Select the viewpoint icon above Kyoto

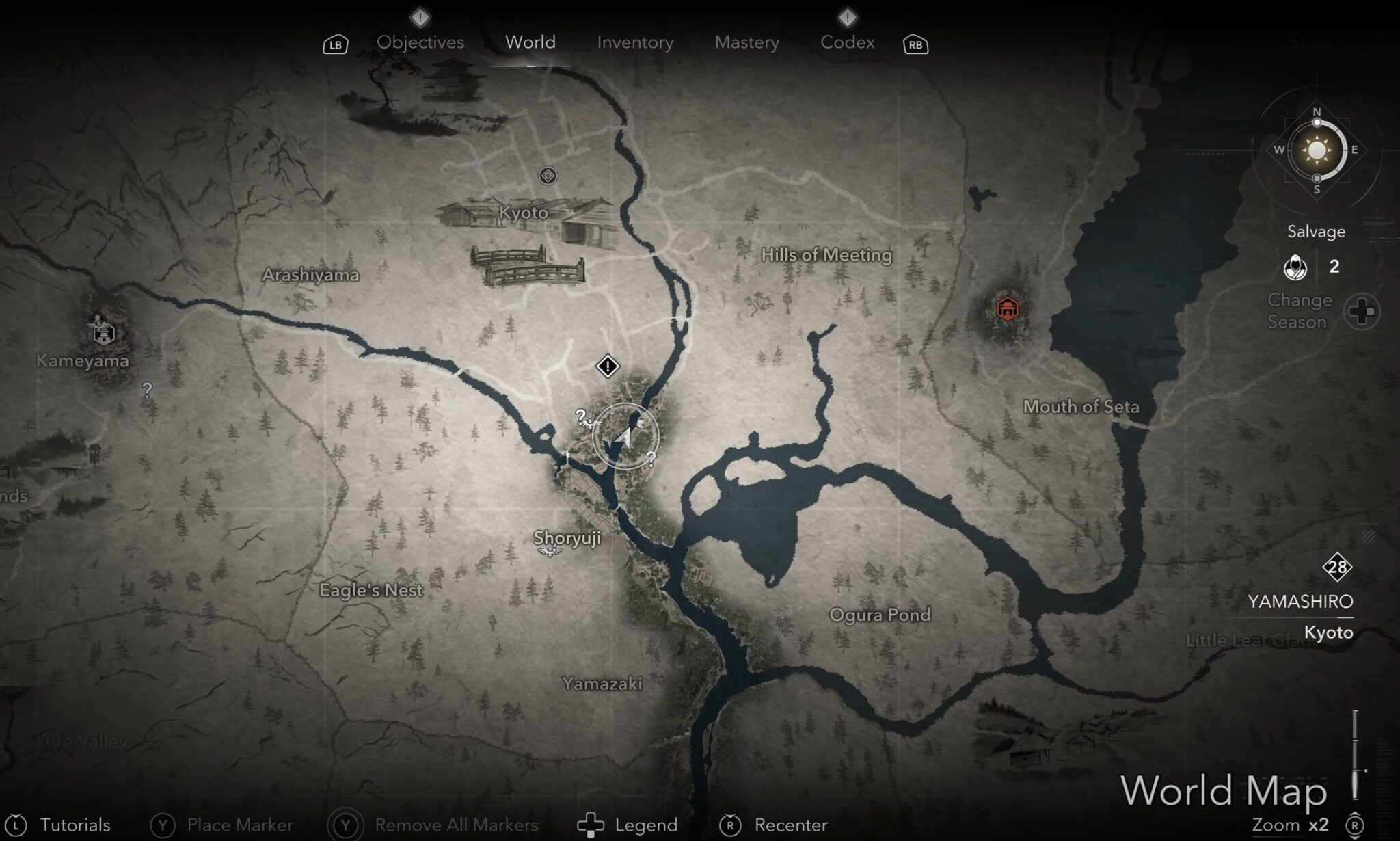[x=547, y=176]
